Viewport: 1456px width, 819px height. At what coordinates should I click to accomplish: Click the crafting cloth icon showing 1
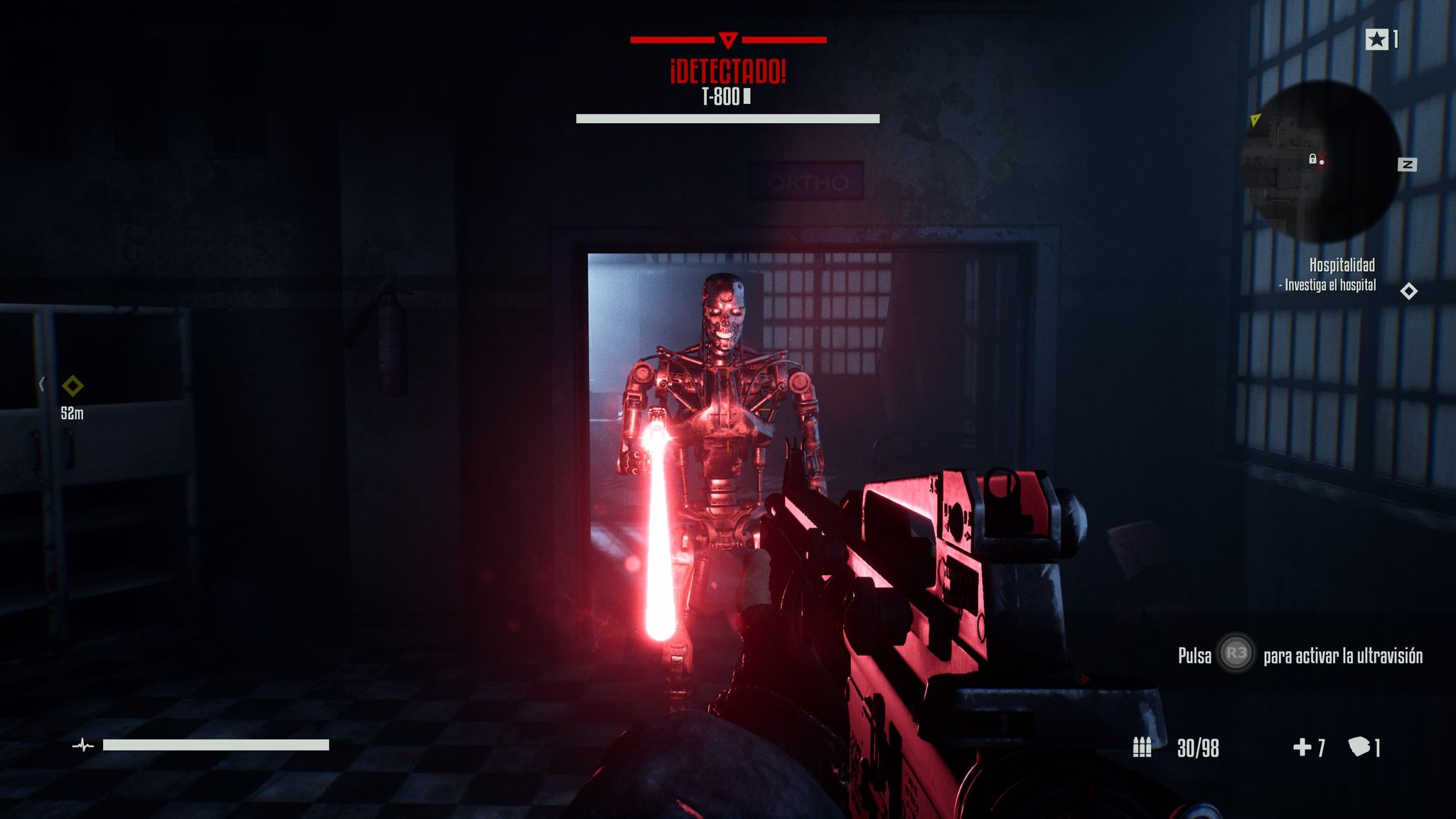[x=1360, y=747]
